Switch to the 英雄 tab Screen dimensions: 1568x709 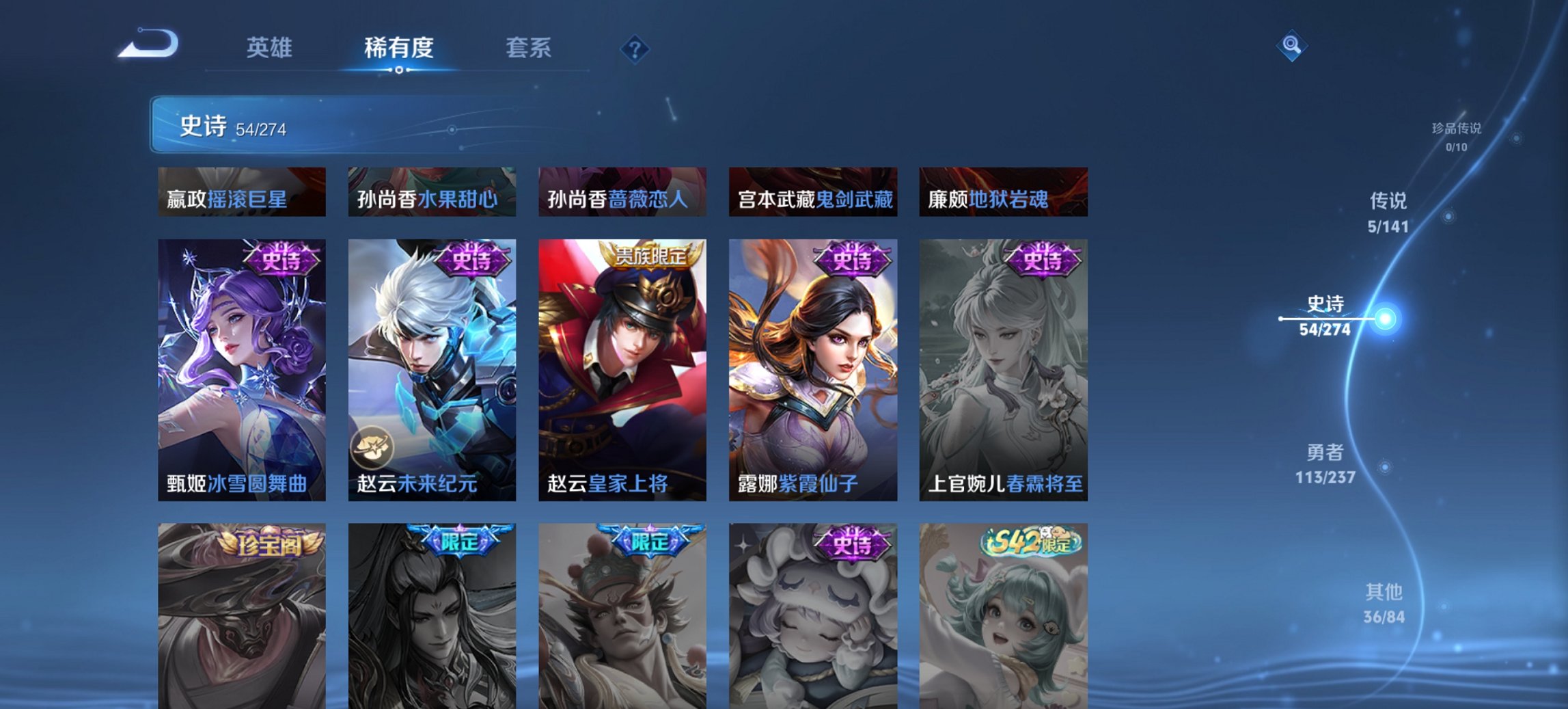coord(271,48)
